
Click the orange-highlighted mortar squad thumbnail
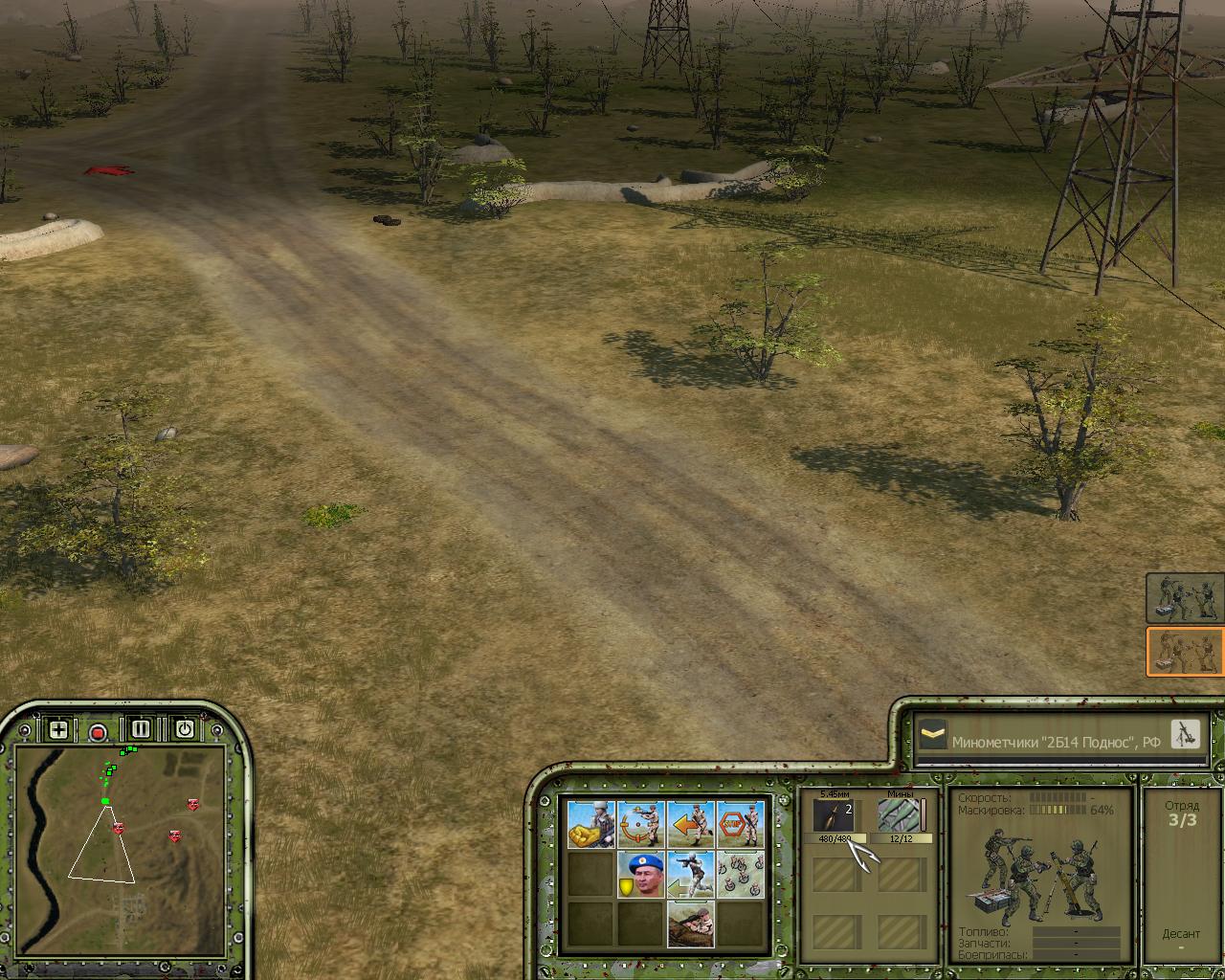(1185, 652)
